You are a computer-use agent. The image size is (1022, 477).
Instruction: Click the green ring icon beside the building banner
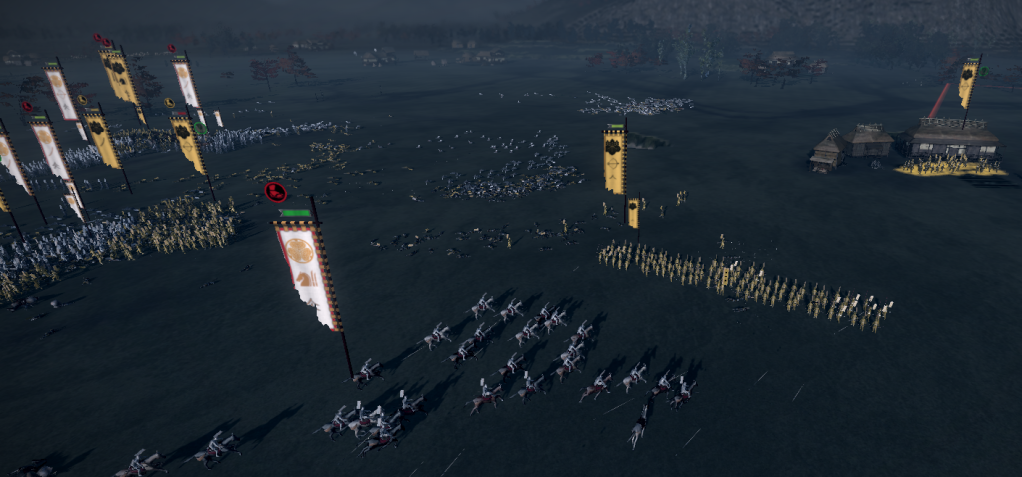[x=983, y=71]
